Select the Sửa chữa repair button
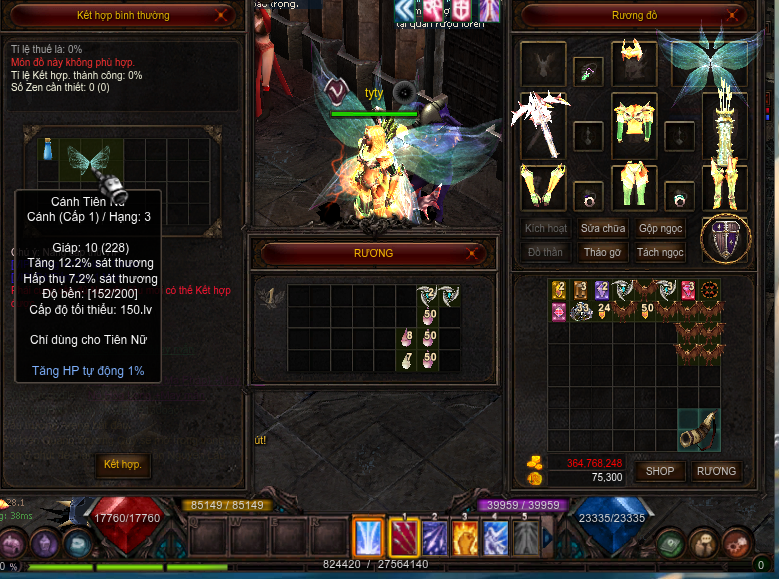This screenshot has height=579, width=779. coord(603,229)
